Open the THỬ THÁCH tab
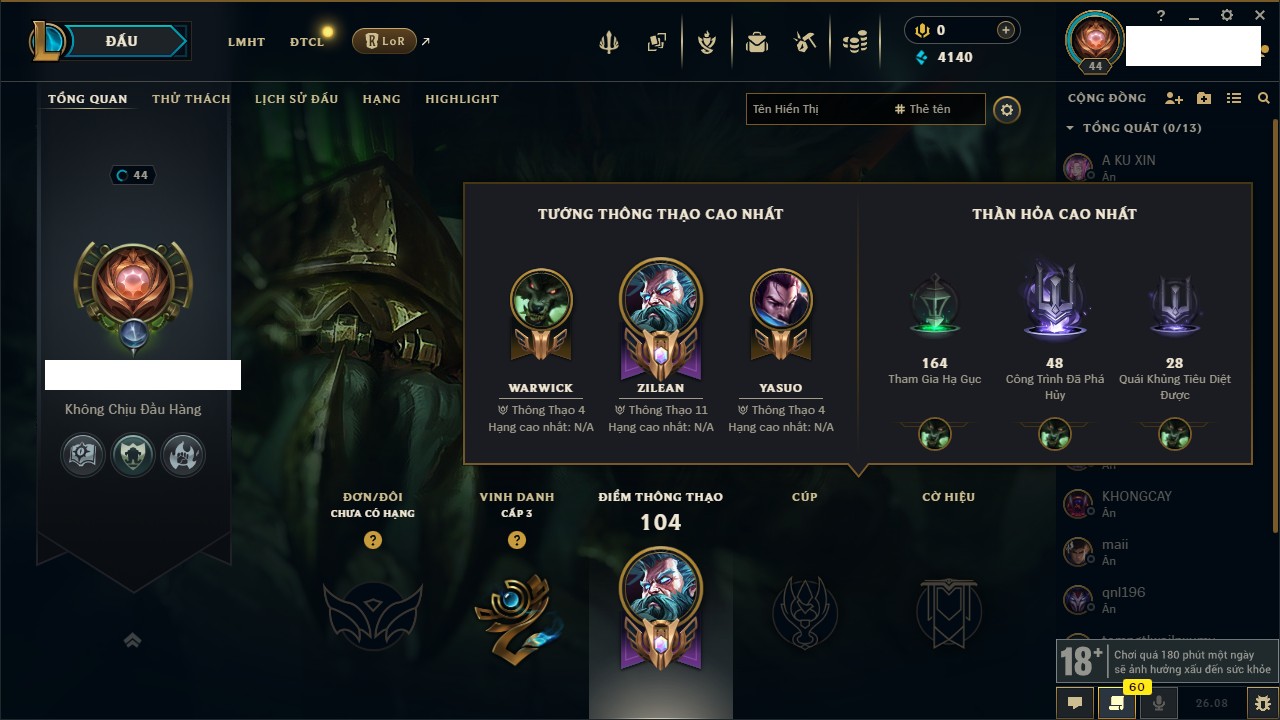The image size is (1280, 720). 191,99
